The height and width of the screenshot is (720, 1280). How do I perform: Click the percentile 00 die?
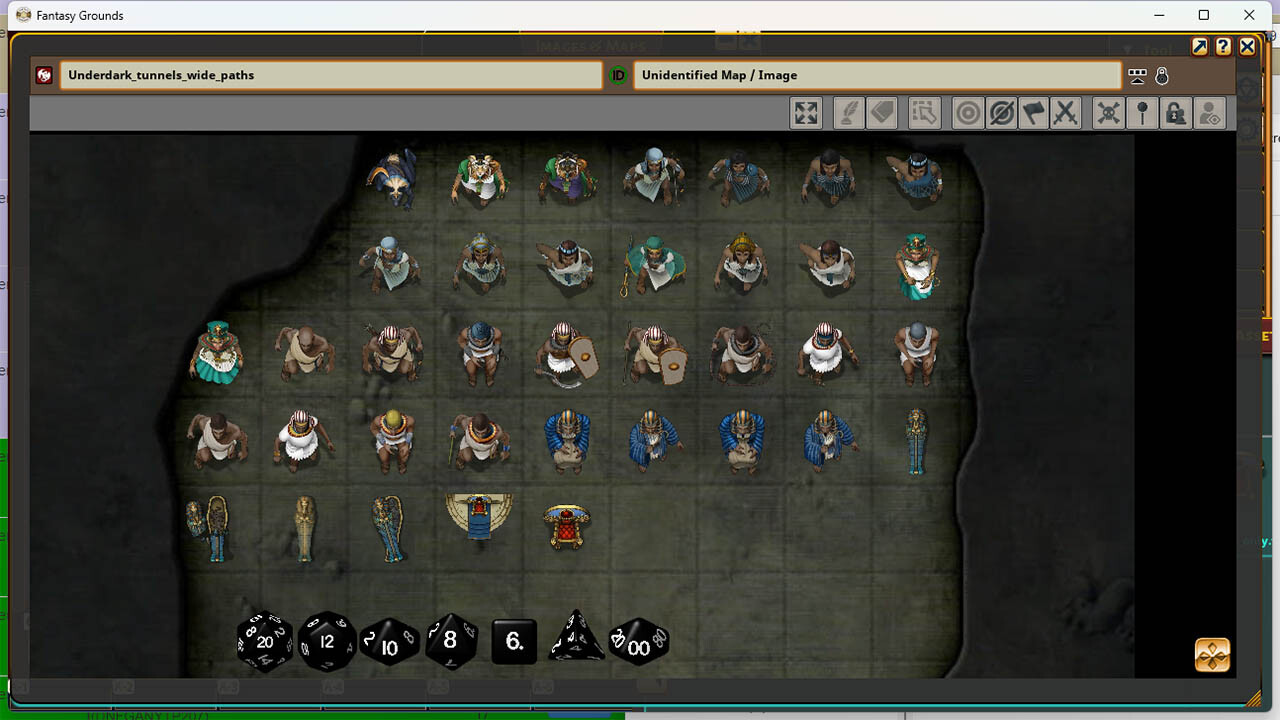(639, 643)
